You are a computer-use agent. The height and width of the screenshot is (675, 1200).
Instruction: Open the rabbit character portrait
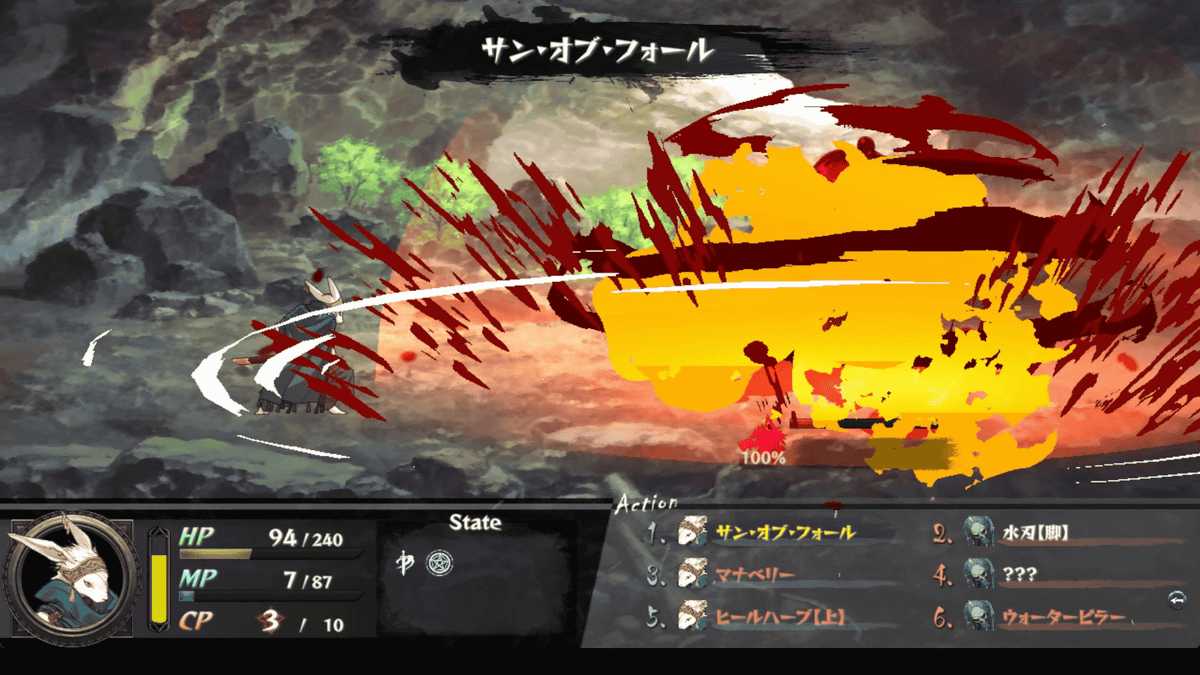coord(72,578)
